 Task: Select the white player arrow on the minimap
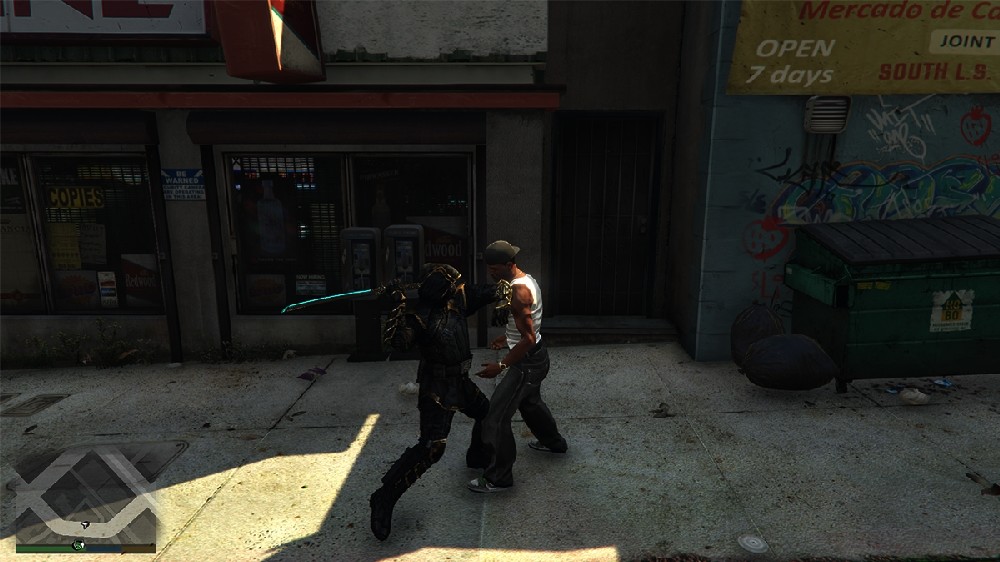[86, 524]
